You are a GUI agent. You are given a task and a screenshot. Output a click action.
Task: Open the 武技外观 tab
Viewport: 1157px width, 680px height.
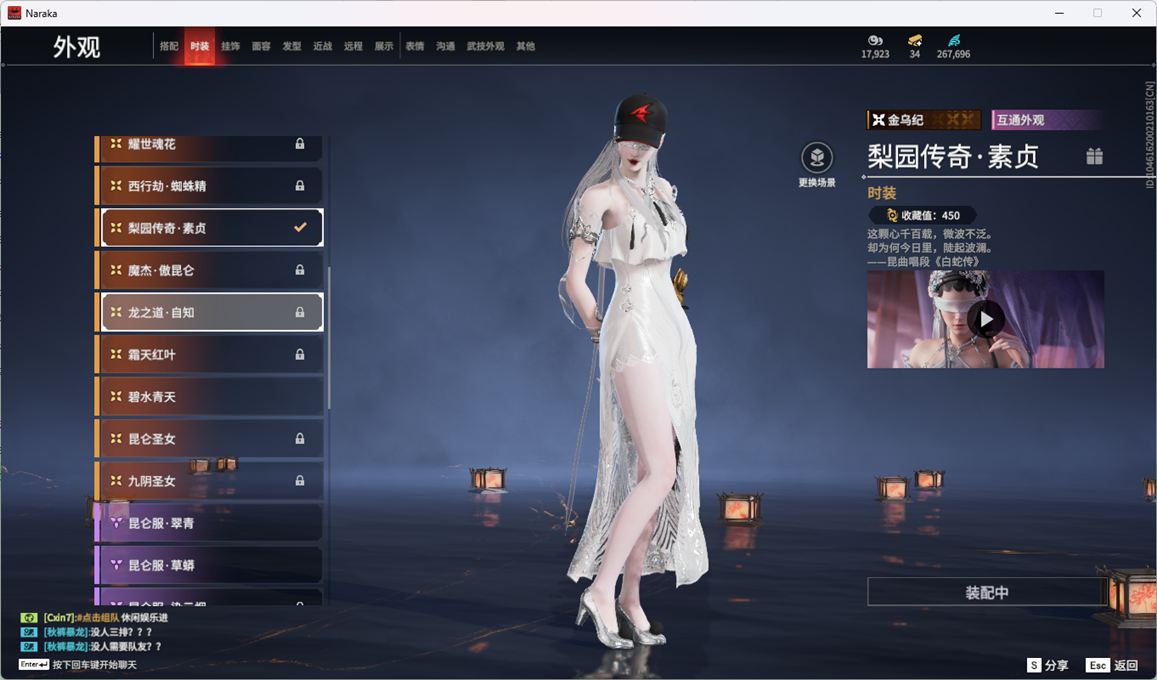pos(485,47)
